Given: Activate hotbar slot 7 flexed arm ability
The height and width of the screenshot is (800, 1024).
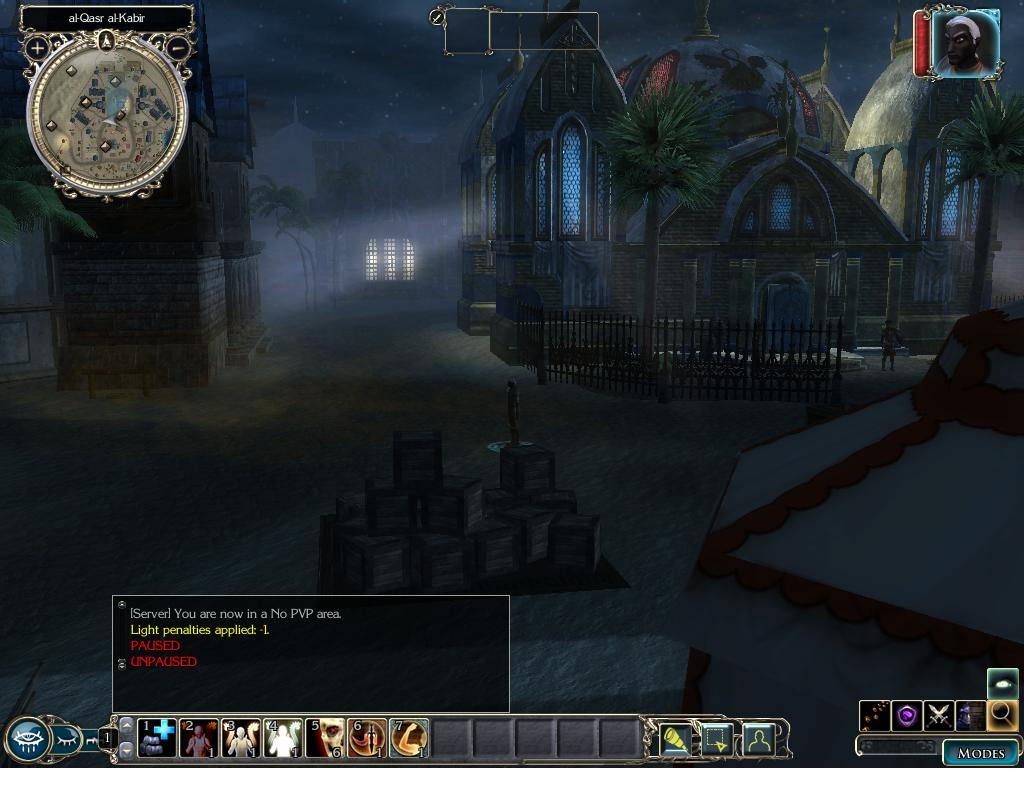Looking at the screenshot, I should [409, 739].
